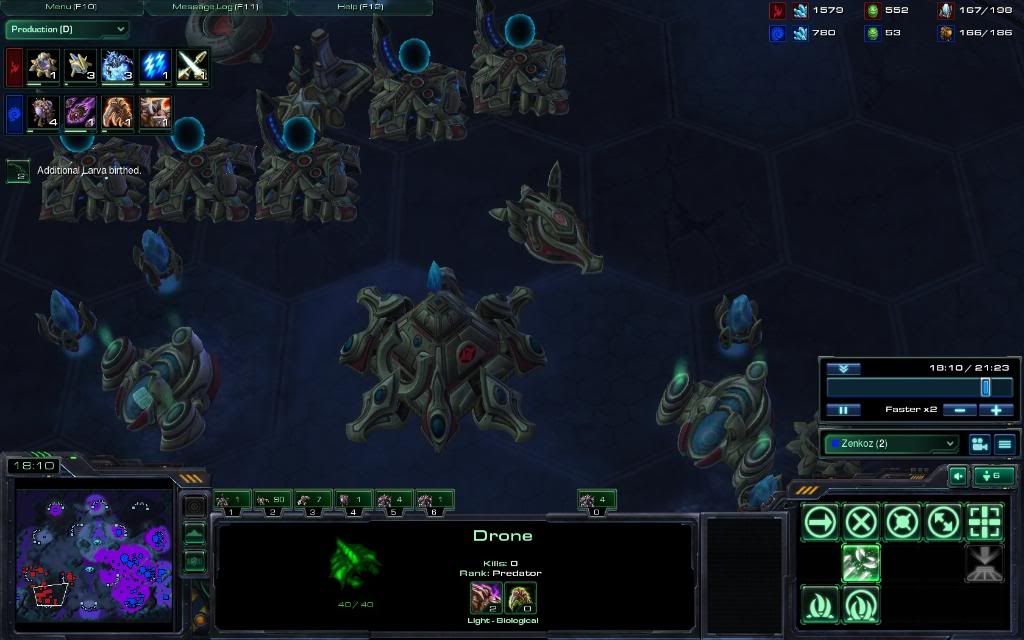Toggle the observer camera button
This screenshot has height=640, width=1024.
pos(979,443)
